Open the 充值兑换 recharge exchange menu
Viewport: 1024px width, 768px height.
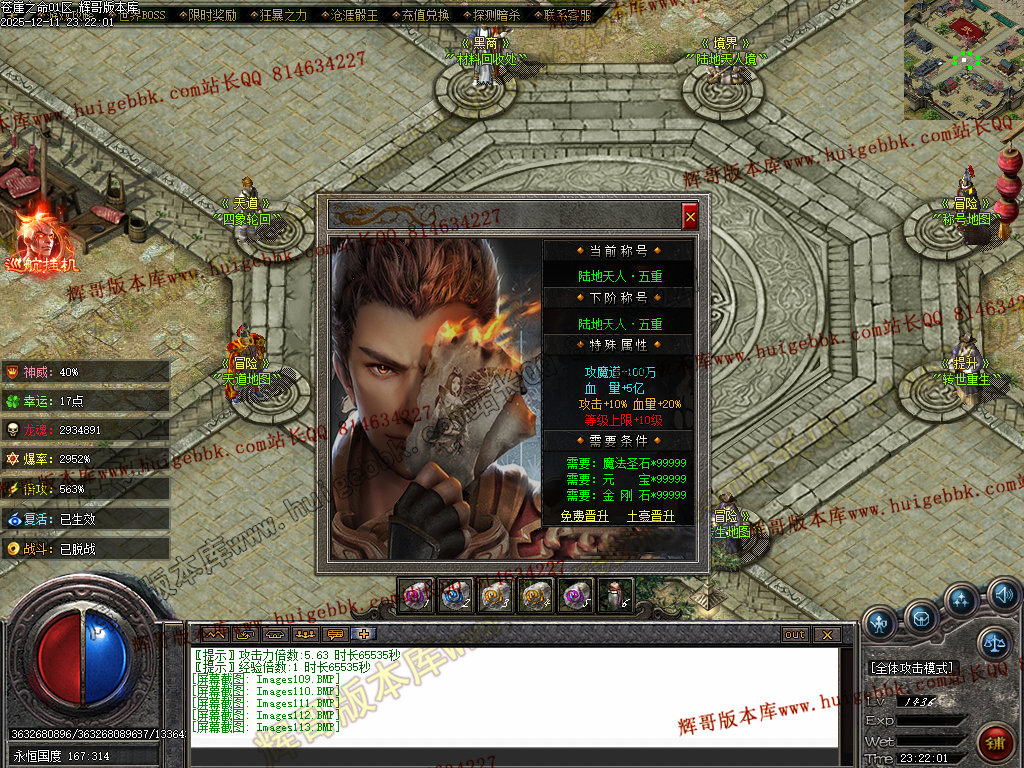pyautogui.click(x=425, y=15)
